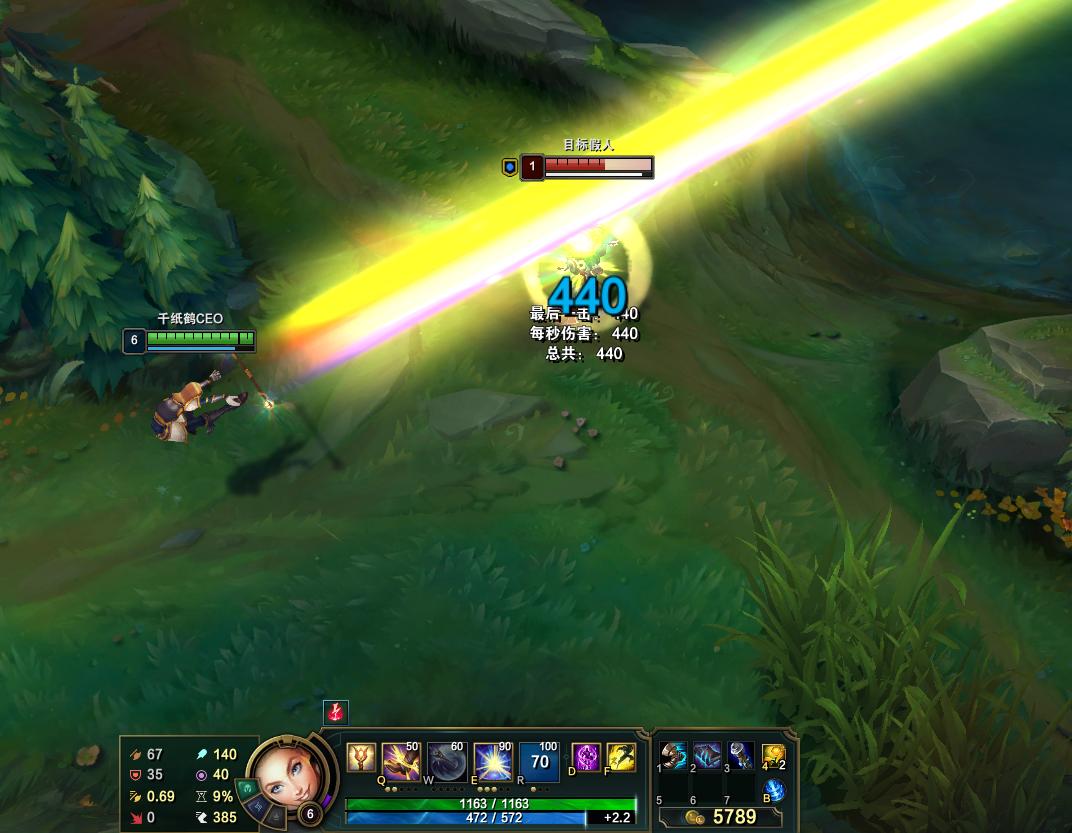
Task: Use the E Lucent Singularity ability
Action: [493, 761]
